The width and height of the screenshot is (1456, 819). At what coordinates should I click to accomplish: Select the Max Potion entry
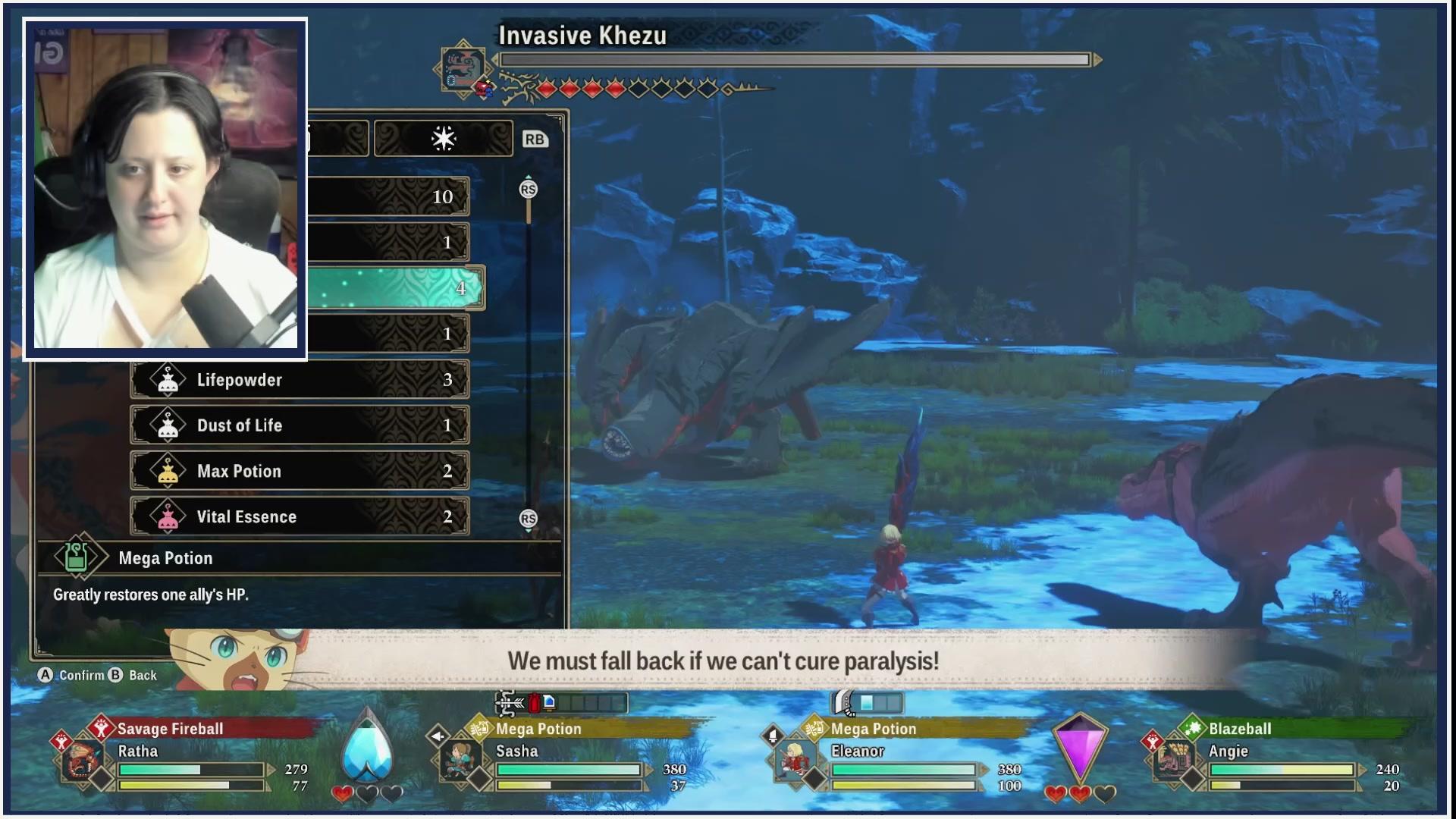300,471
